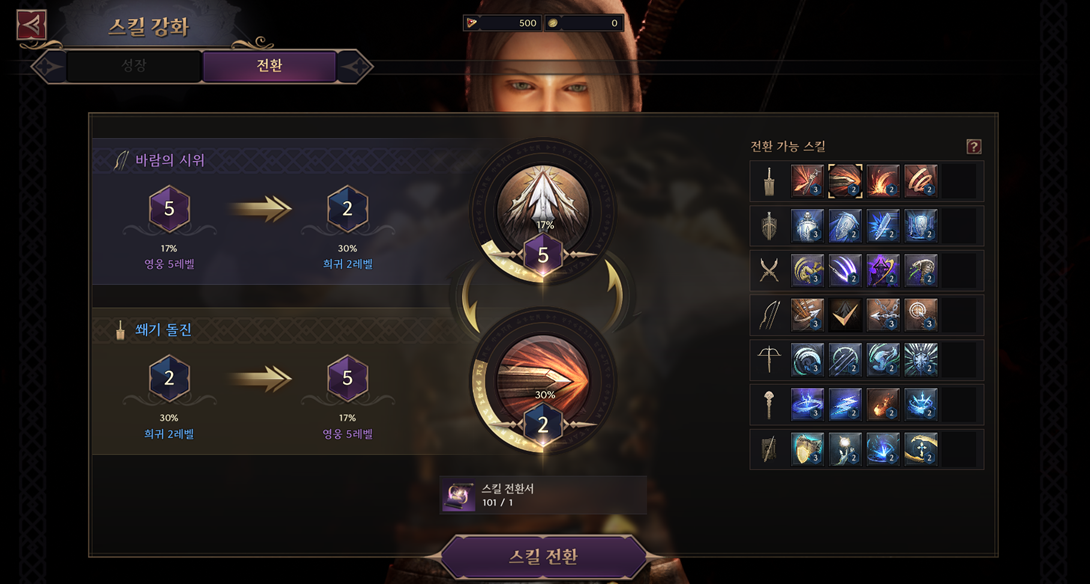Select the purple claw slash skill
Screen dimensions: 1090x584
click(x=845, y=270)
